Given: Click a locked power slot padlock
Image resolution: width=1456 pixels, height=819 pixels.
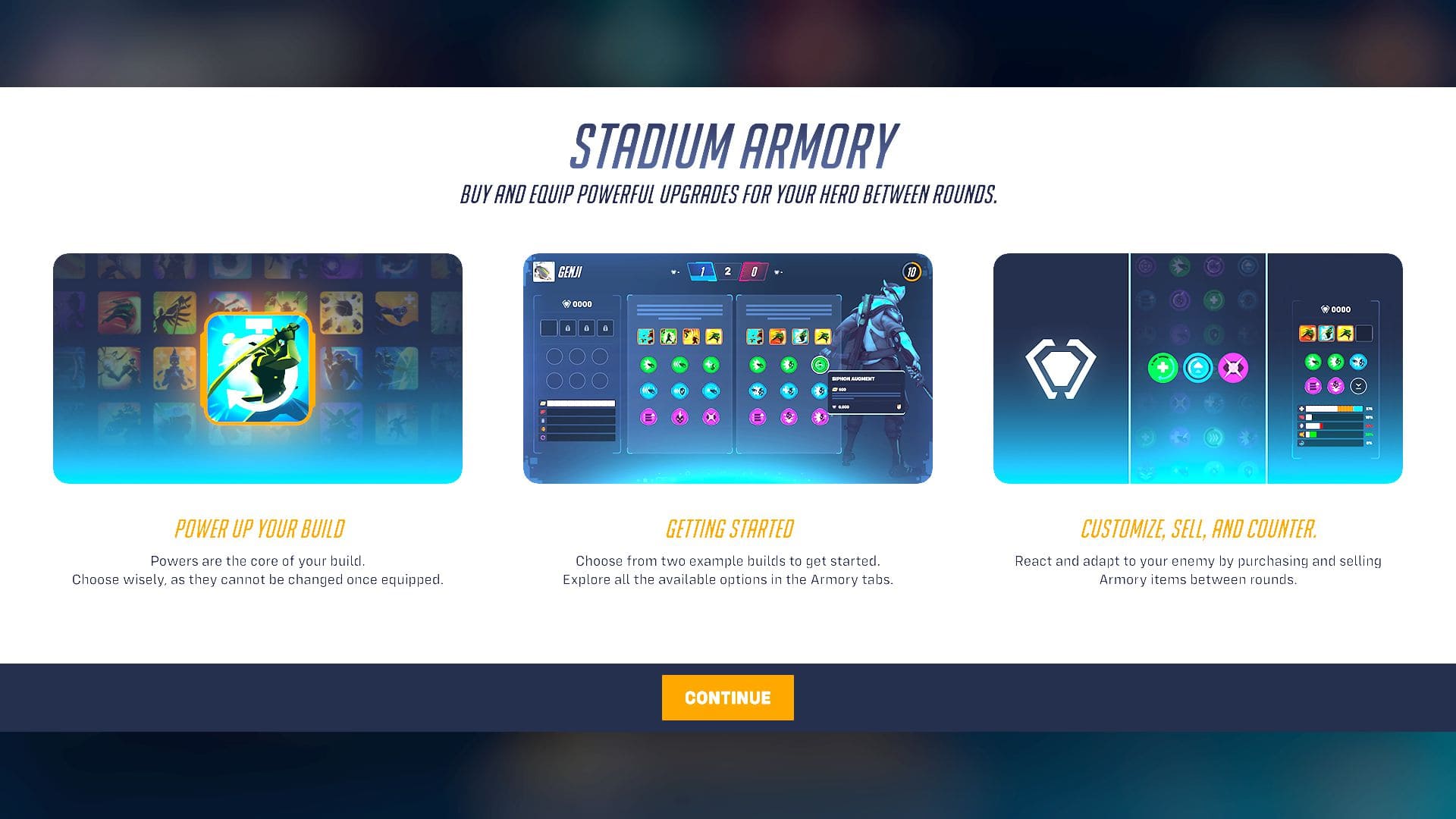Looking at the screenshot, I should [x=568, y=328].
